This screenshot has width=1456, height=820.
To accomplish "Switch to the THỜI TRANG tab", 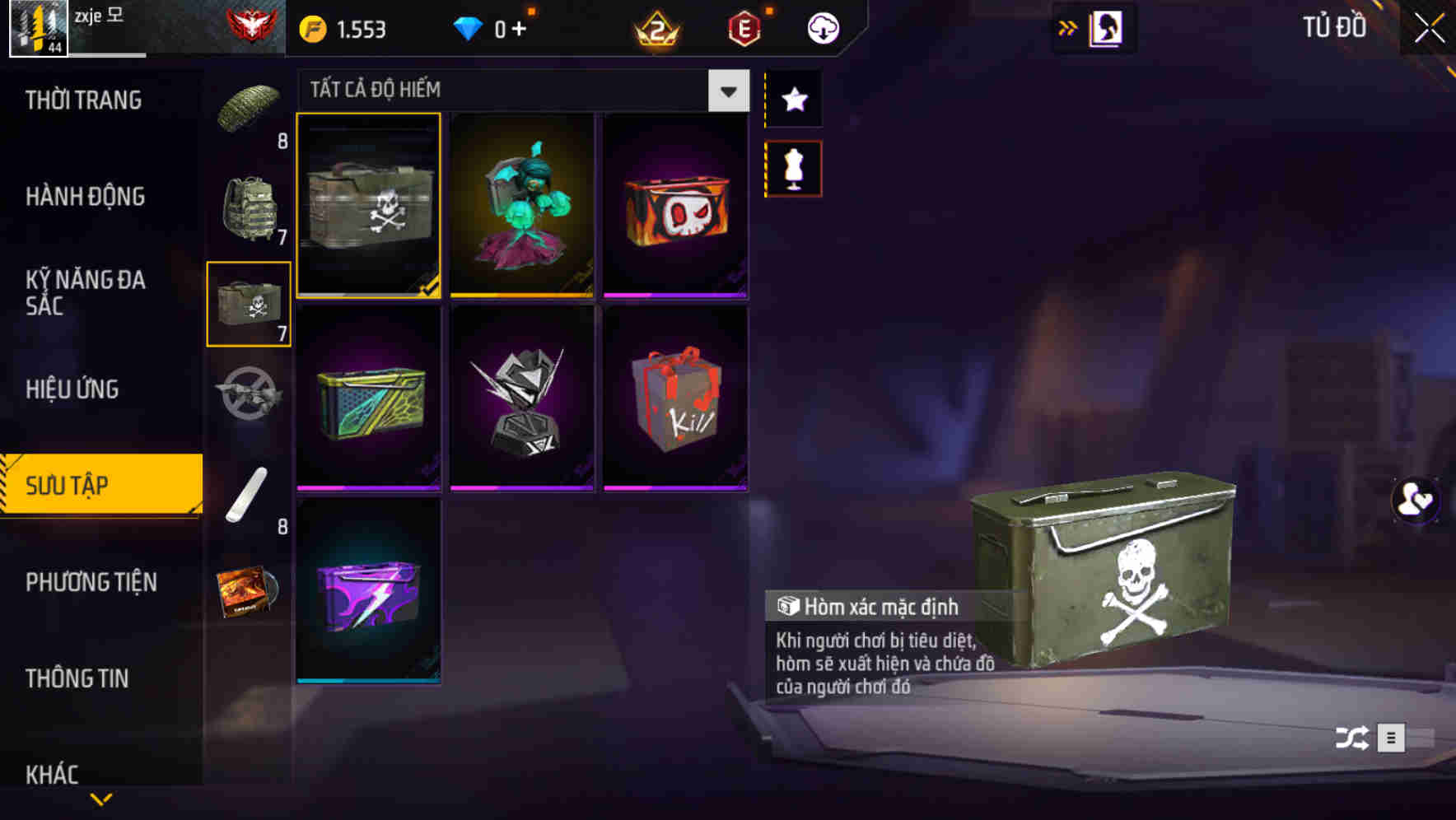I will click(82, 100).
